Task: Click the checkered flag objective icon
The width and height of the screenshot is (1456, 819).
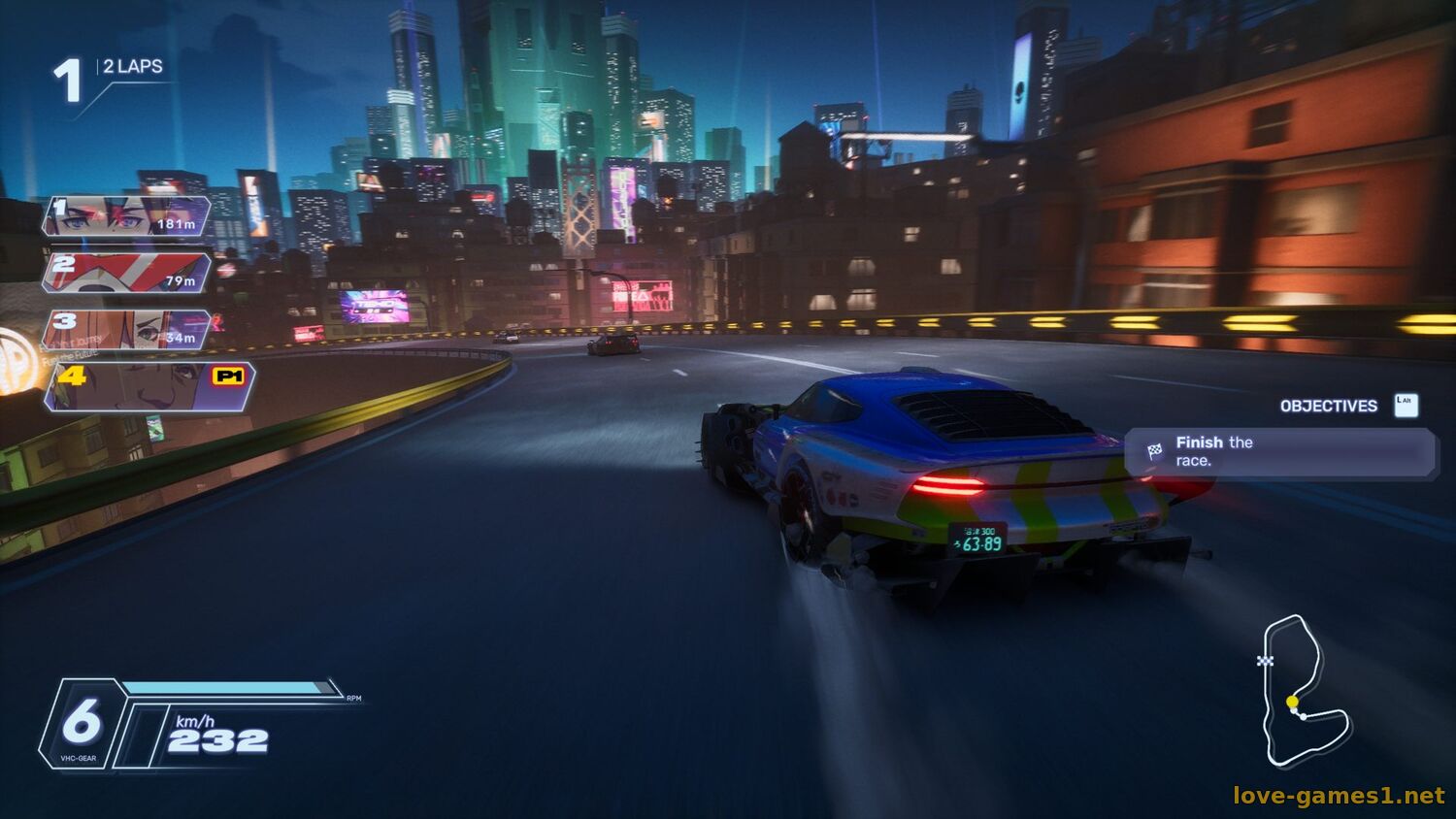Action: click(1154, 451)
